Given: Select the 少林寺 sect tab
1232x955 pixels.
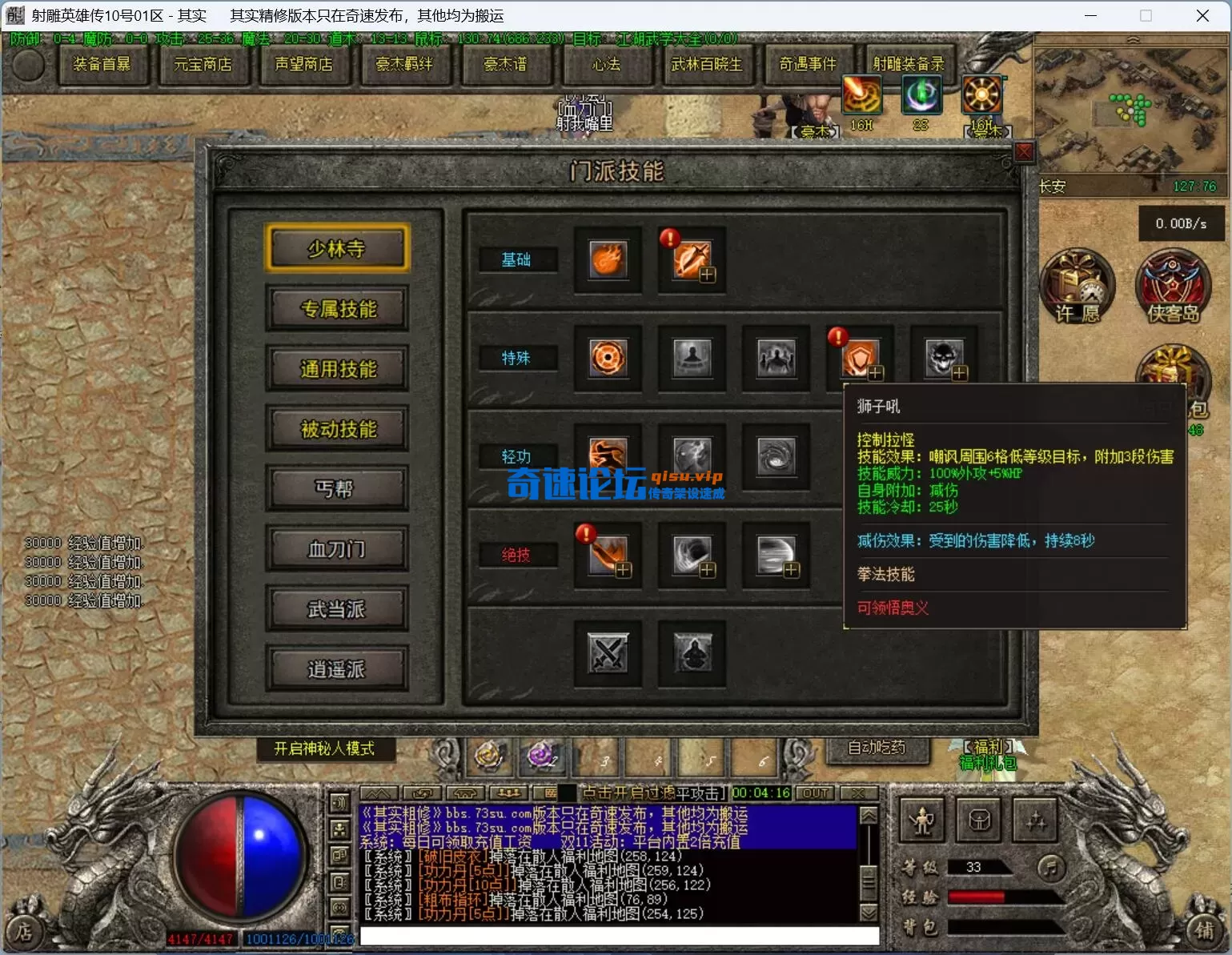Looking at the screenshot, I should pos(337,249).
